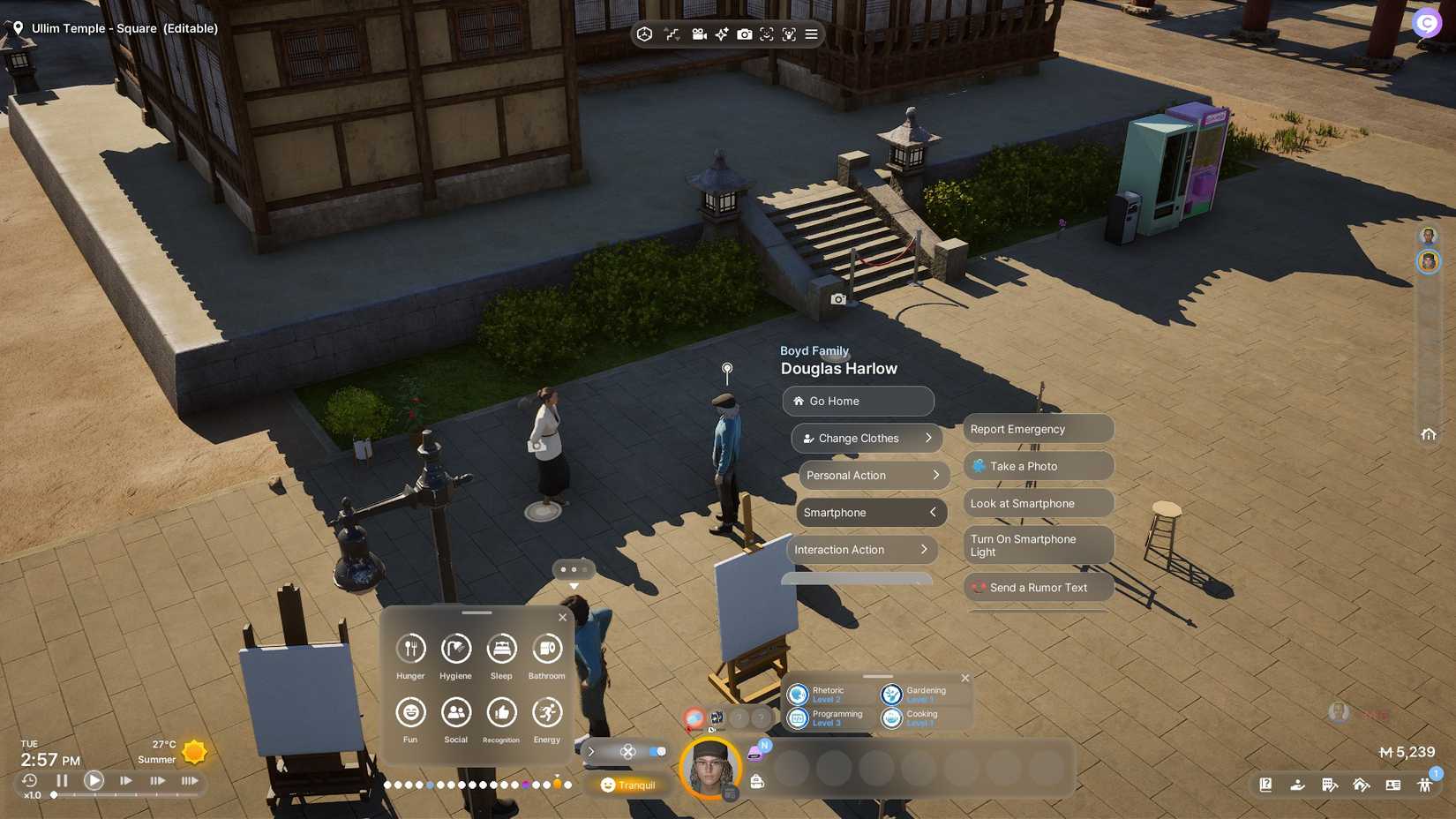Select the Hunger need icon
1456x819 pixels.
[409, 651]
